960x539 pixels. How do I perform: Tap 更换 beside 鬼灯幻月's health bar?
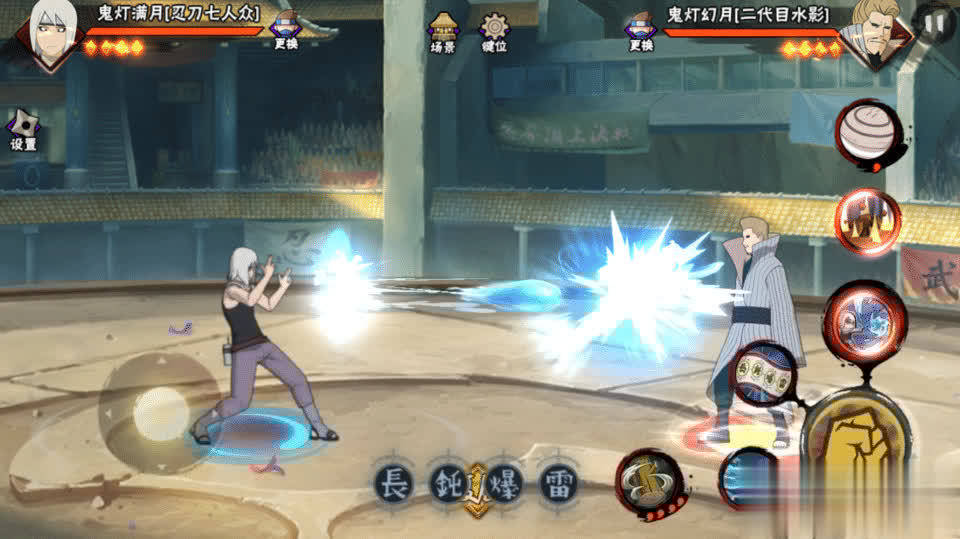(x=640, y=30)
